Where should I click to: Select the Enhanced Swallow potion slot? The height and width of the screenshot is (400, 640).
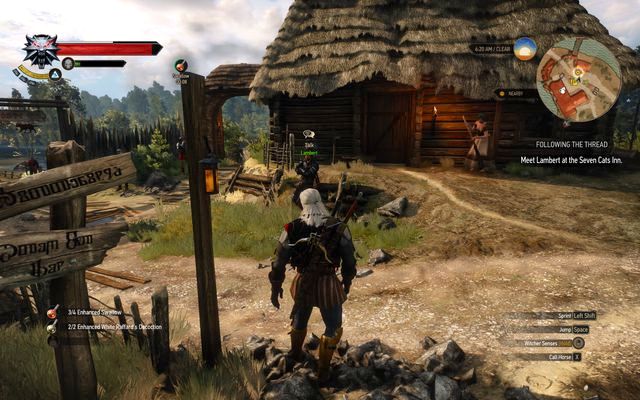tap(52, 313)
